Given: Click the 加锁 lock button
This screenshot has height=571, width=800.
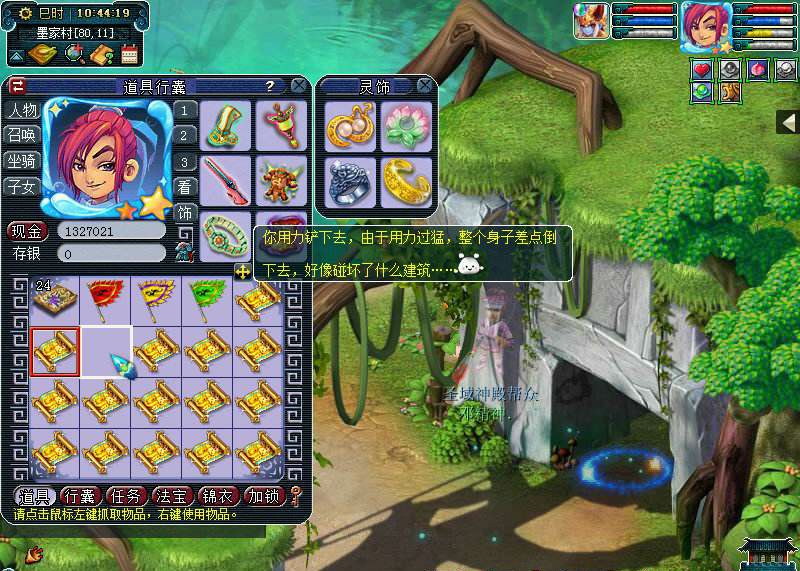Looking at the screenshot, I should 265,495.
